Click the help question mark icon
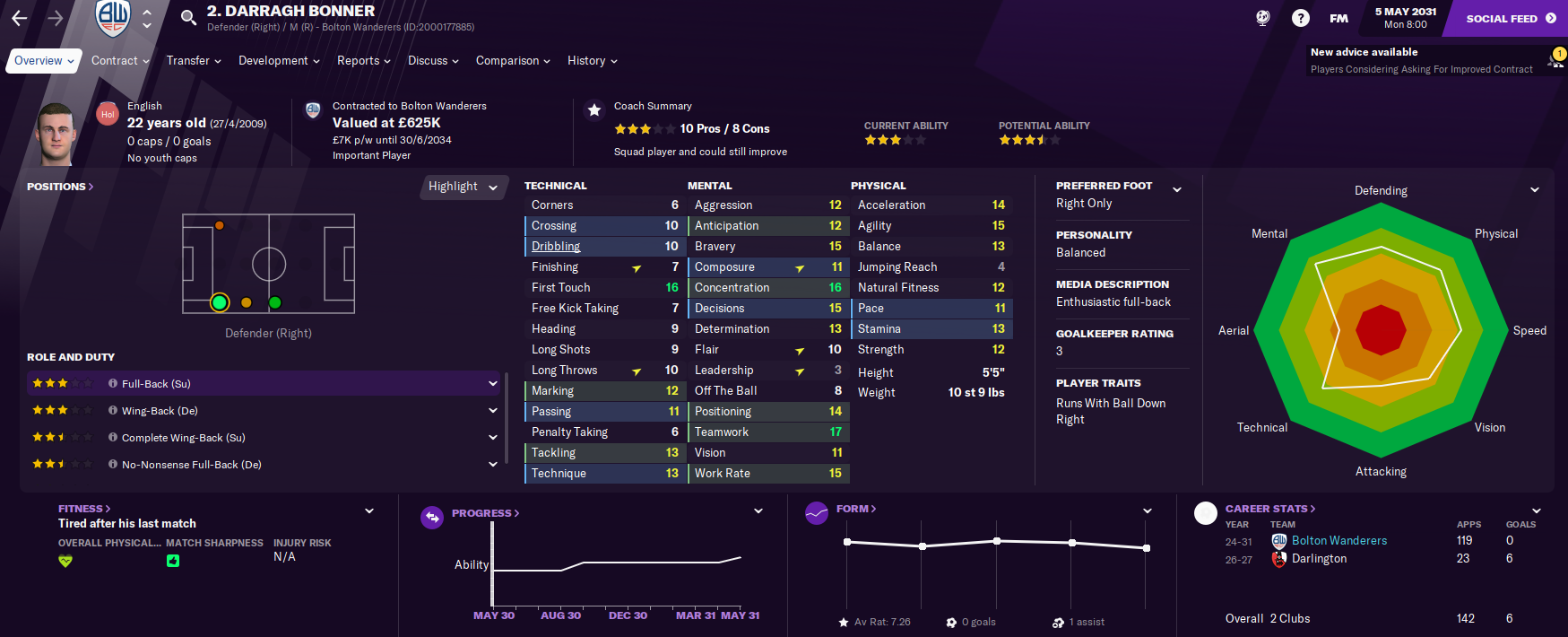Viewport: 1568px width, 637px height. tap(1301, 18)
